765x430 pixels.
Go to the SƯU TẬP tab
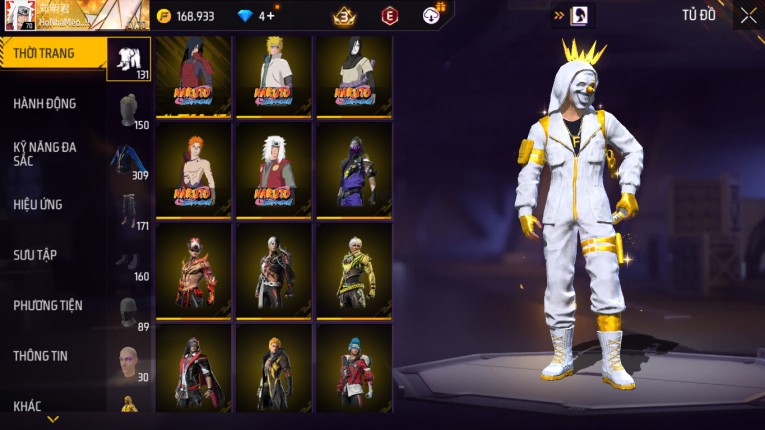36,255
